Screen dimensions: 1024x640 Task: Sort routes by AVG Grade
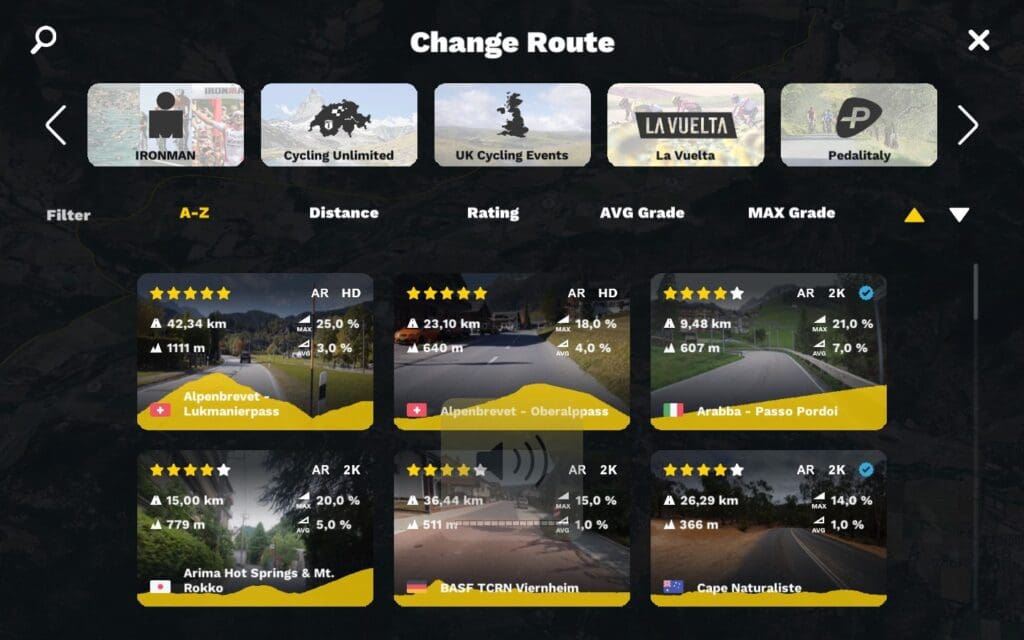642,213
